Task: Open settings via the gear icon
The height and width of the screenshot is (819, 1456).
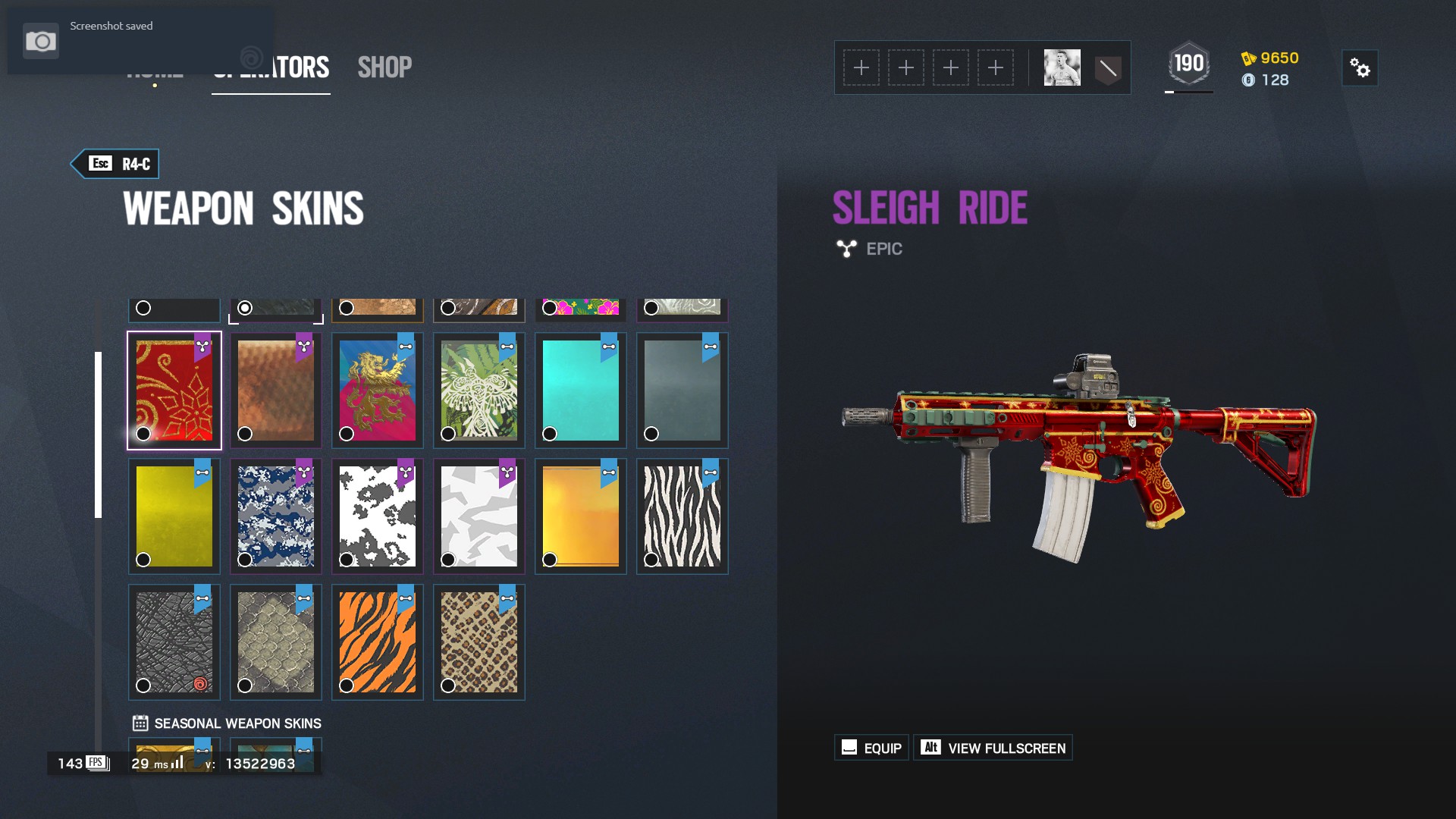Action: (x=1361, y=67)
